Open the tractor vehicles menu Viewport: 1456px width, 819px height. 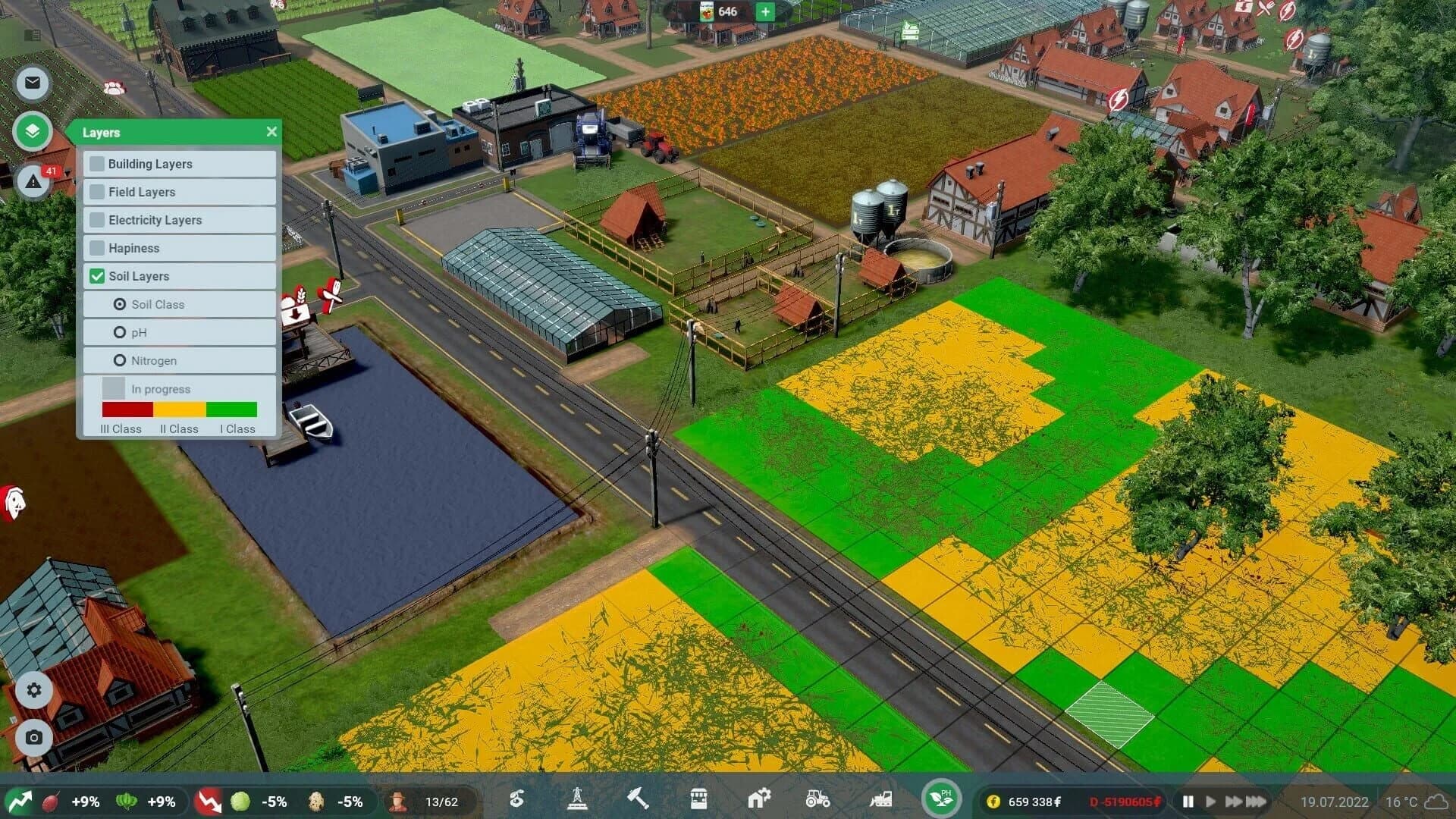(817, 800)
